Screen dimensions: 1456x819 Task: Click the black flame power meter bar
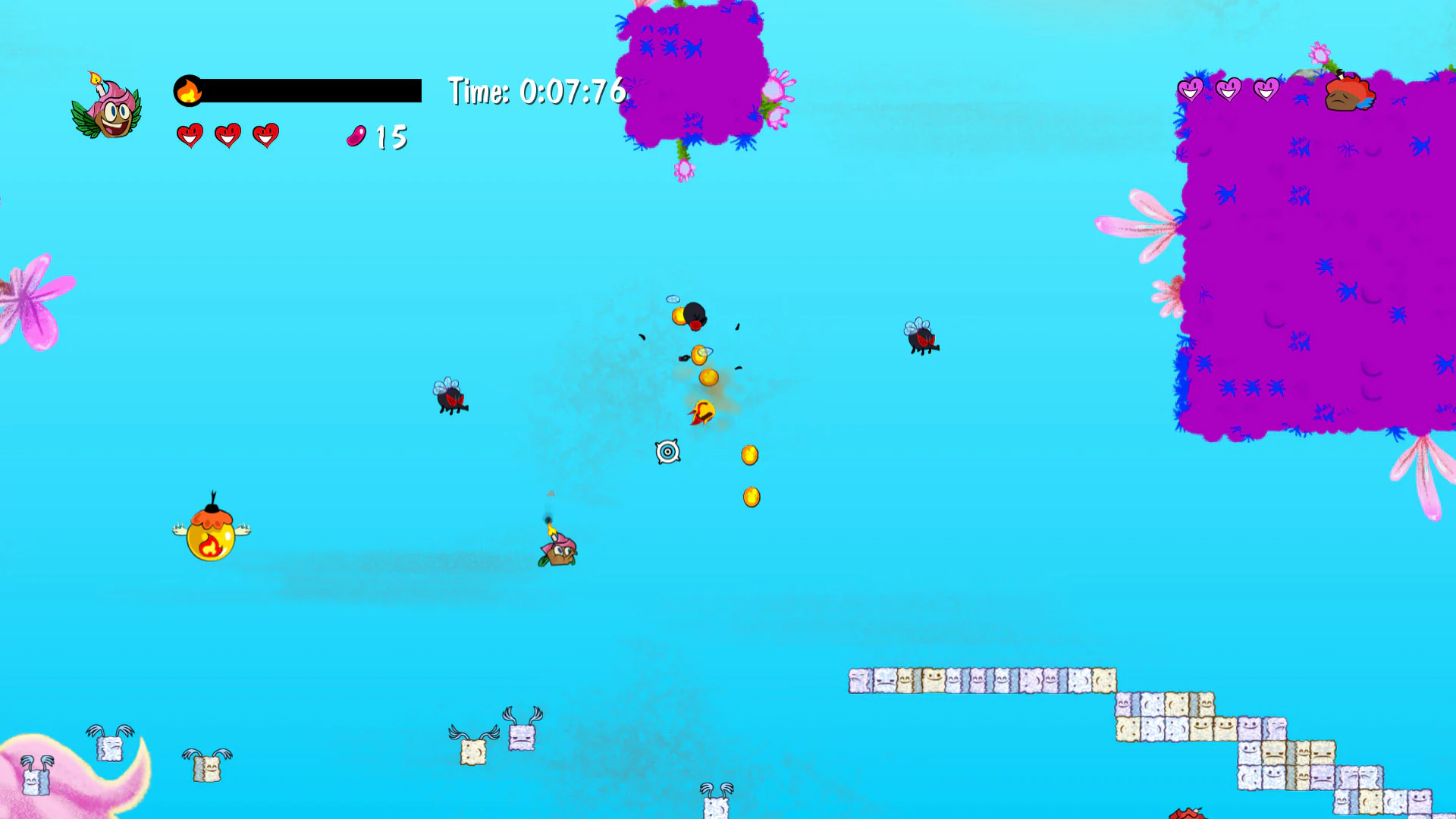(x=311, y=89)
